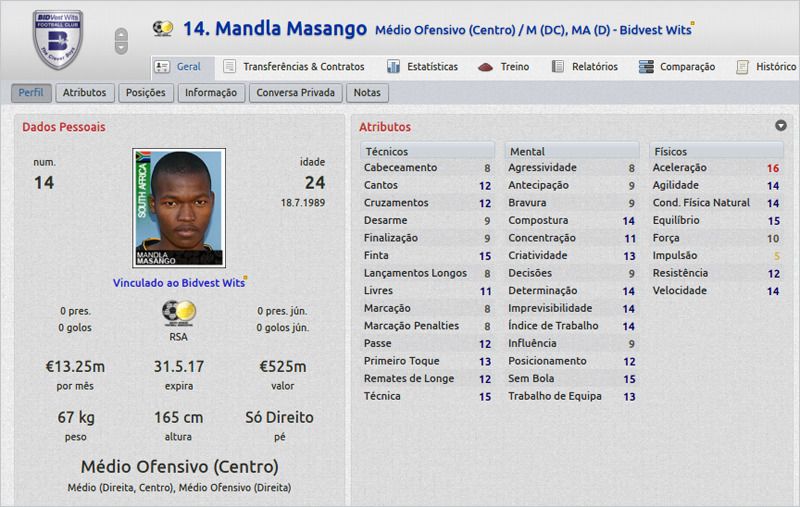Show the Informação sub-tab
Image resolution: width=800 pixels, height=507 pixels.
pos(210,93)
